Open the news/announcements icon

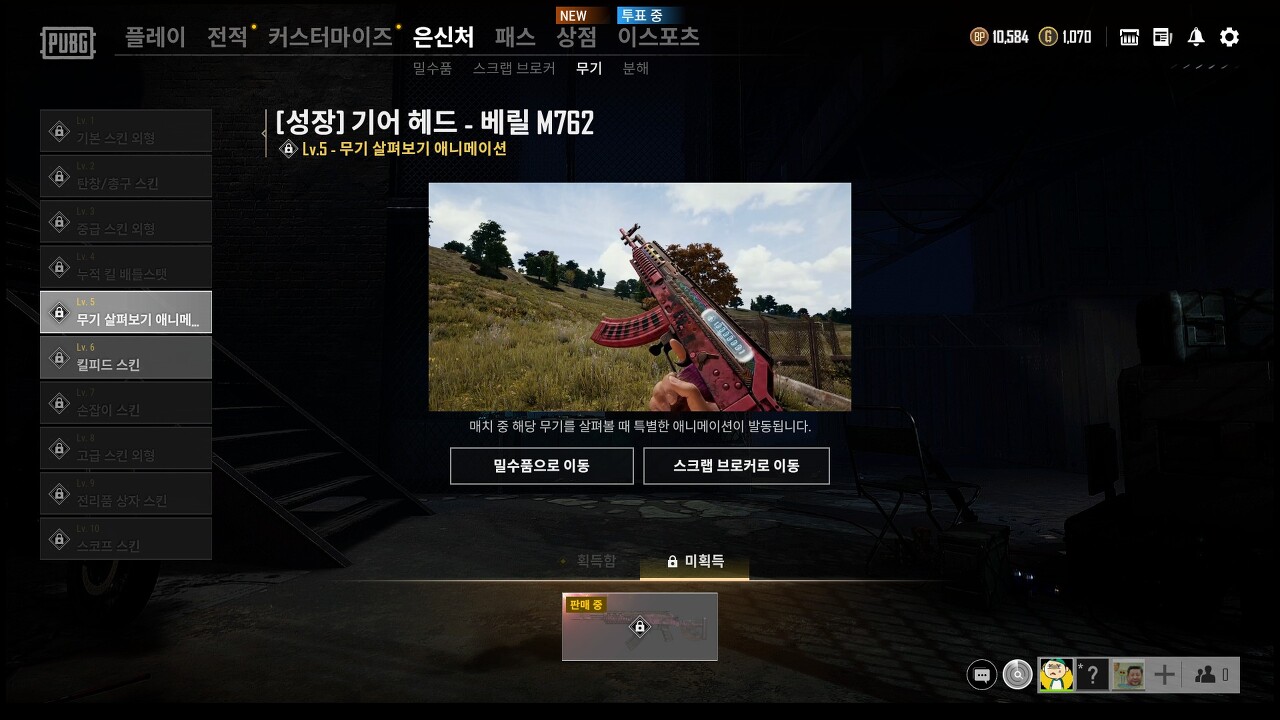[x=1161, y=36]
